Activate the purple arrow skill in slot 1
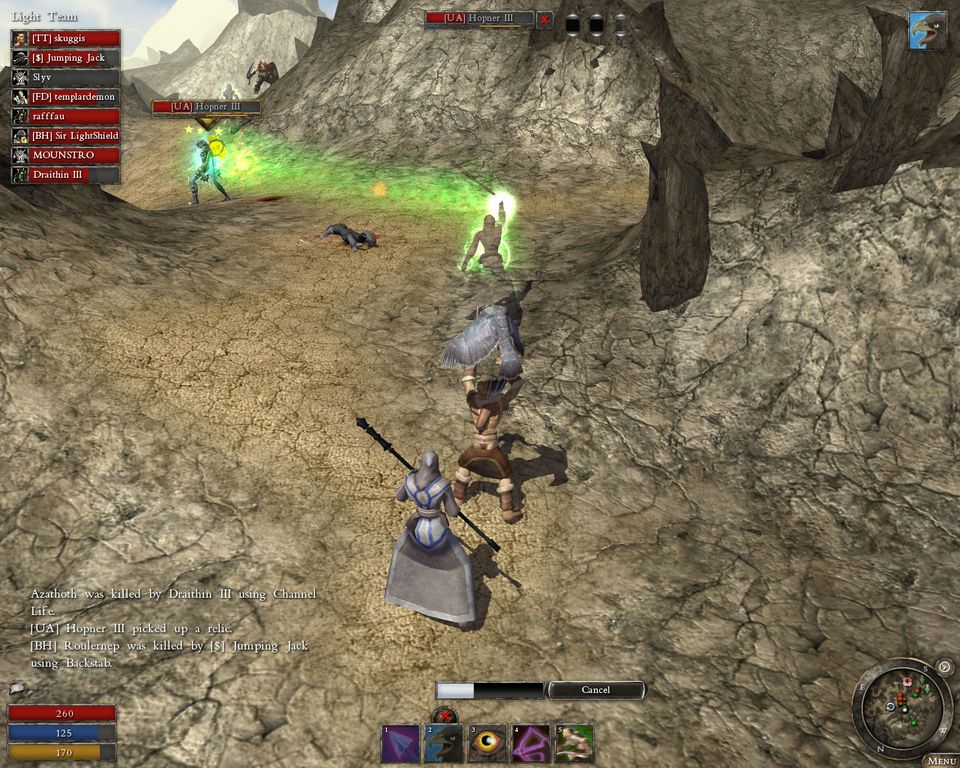Screen dimensions: 960x768 coord(400,744)
